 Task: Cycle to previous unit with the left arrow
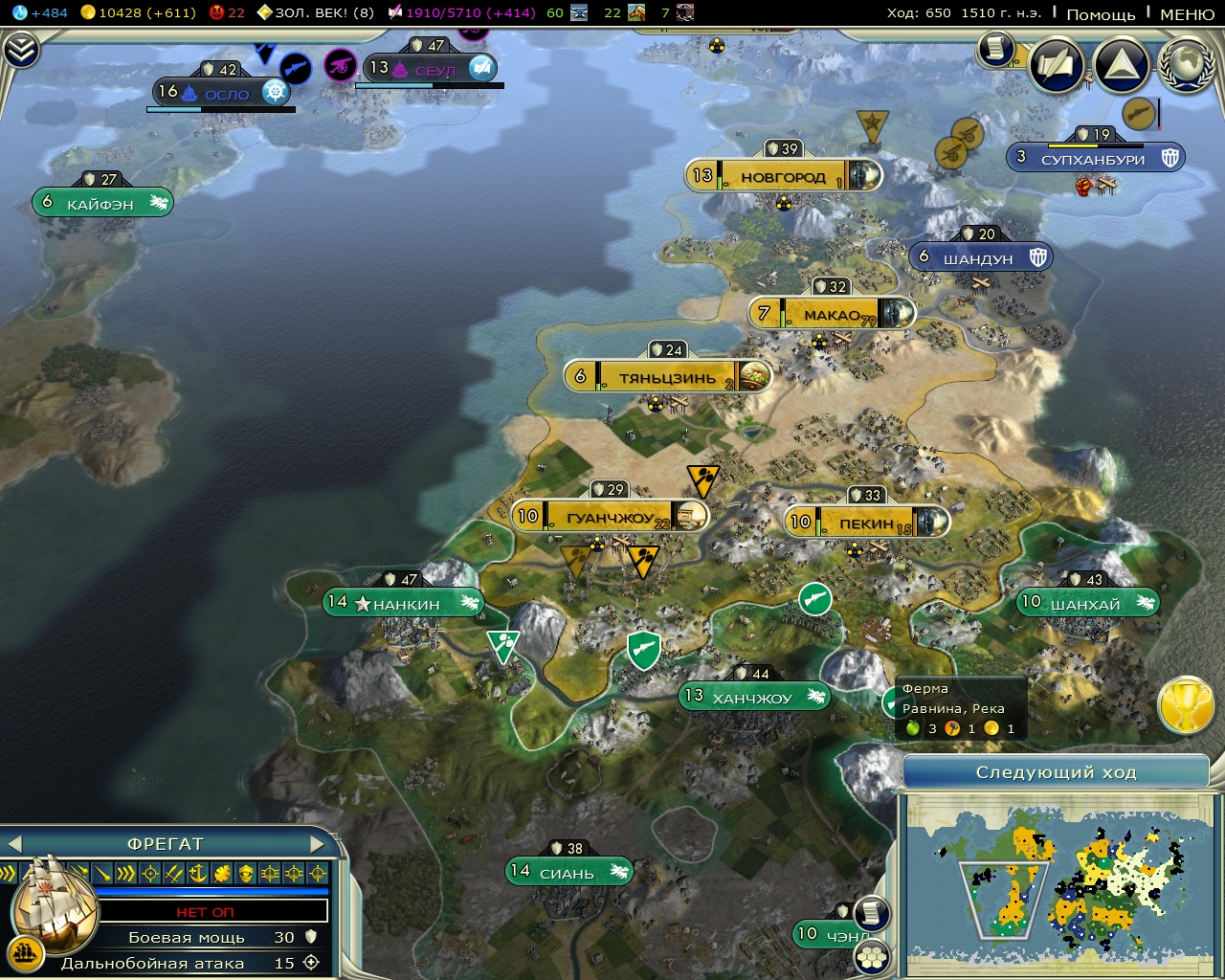click(13, 844)
